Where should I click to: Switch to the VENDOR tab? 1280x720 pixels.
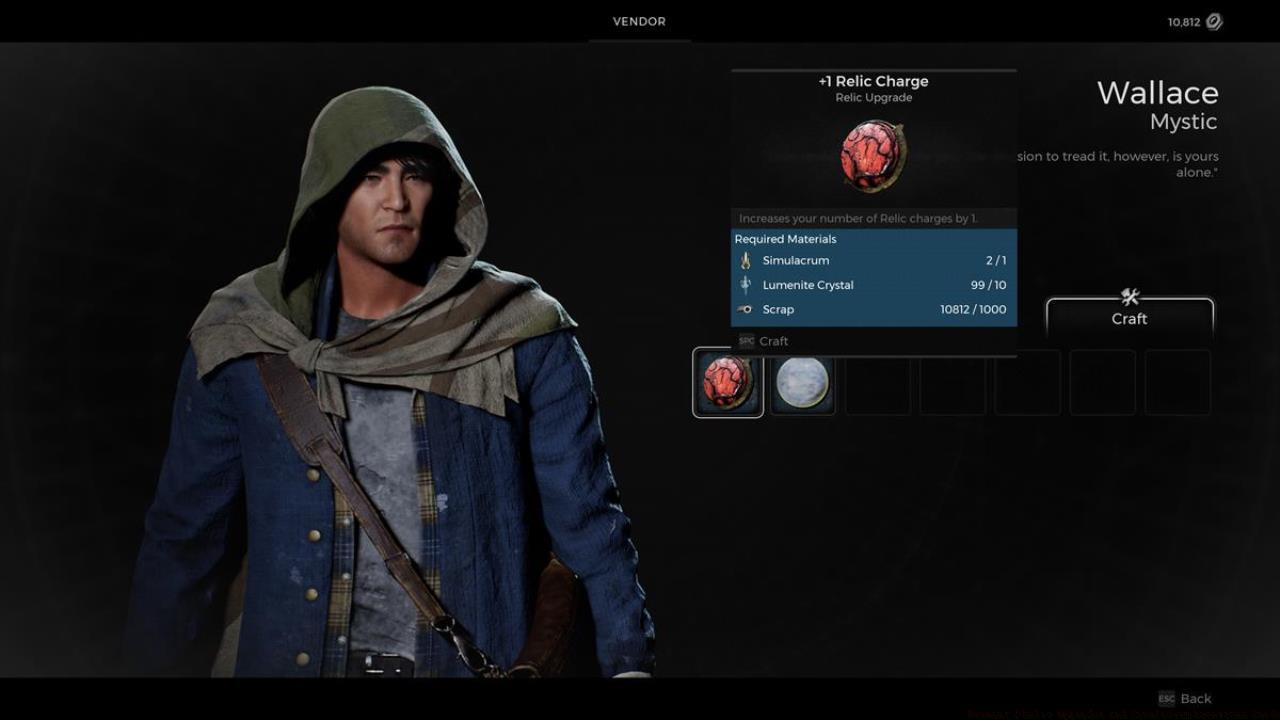(639, 21)
